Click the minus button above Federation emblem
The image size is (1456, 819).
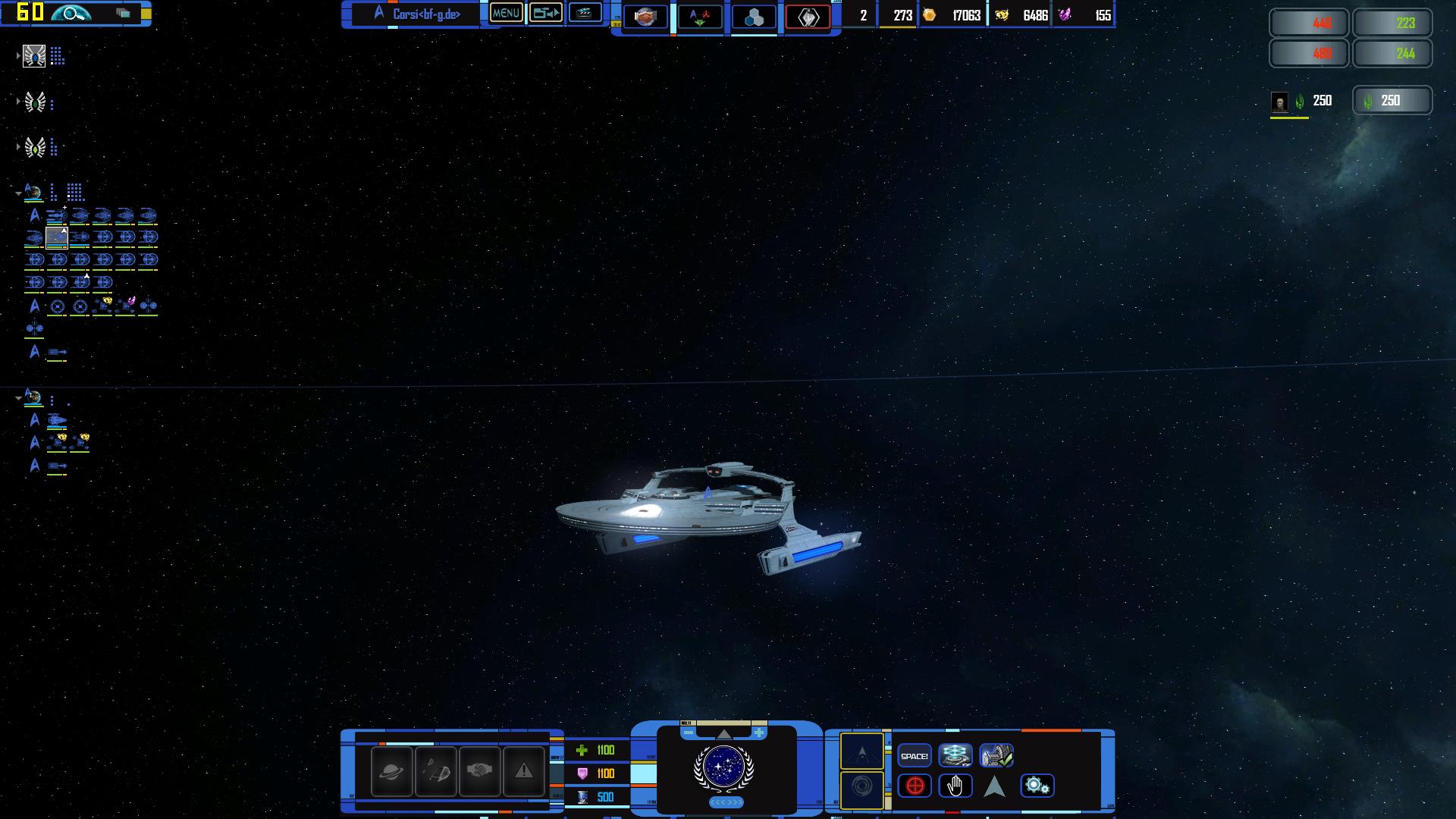pos(688,733)
